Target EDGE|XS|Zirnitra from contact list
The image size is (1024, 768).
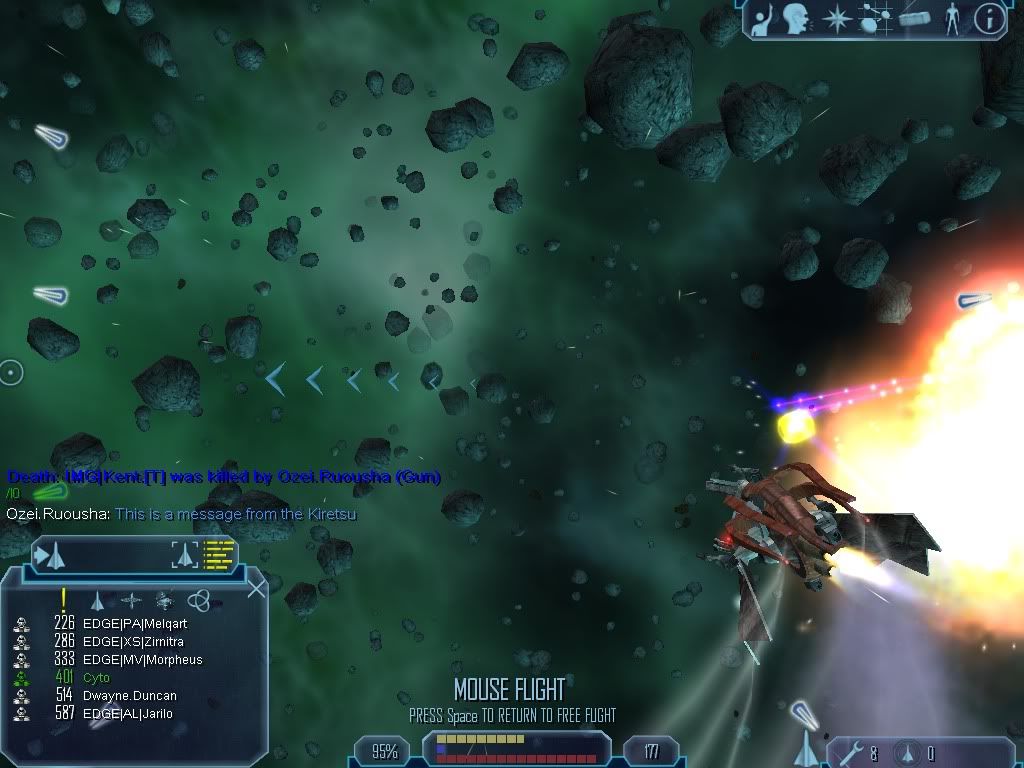click(x=133, y=642)
